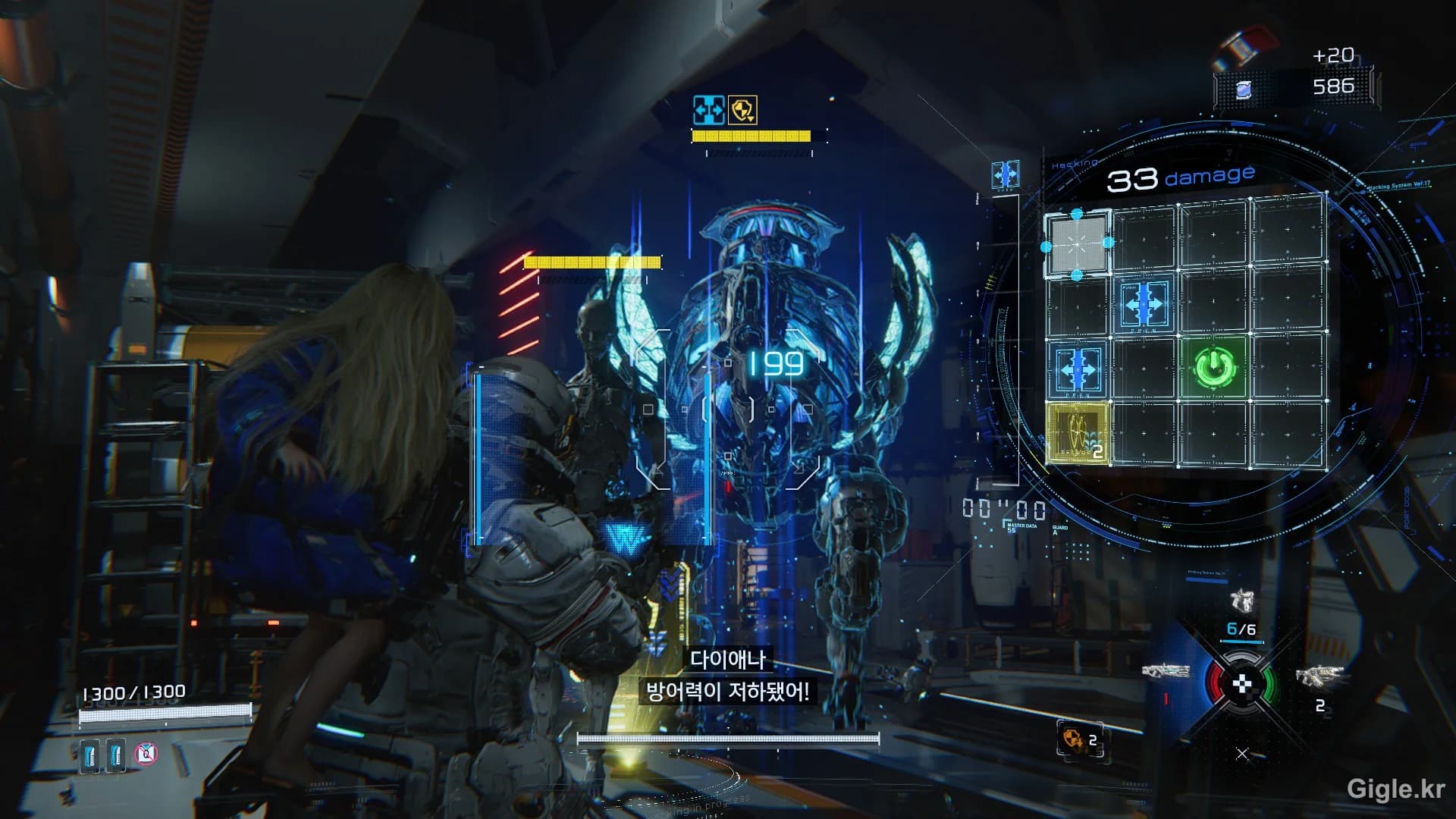The image size is (1456, 819).
Task: Select the top weapon in the weapon wheel
Action: [x=1241, y=601]
